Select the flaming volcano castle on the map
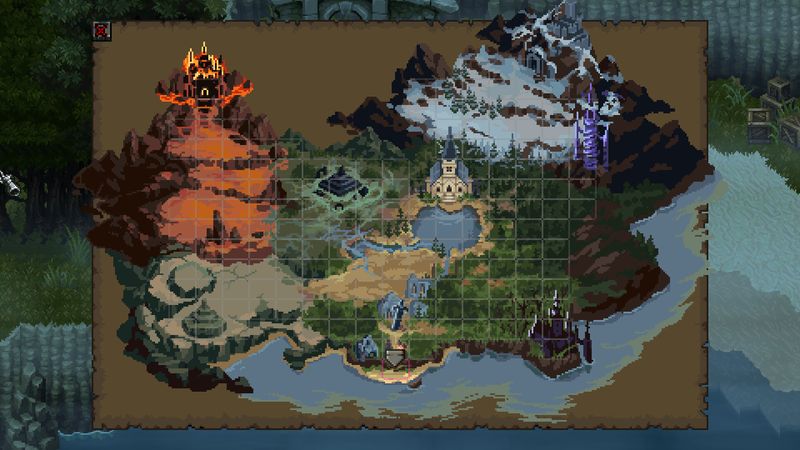The height and width of the screenshot is (450, 800). (206, 73)
